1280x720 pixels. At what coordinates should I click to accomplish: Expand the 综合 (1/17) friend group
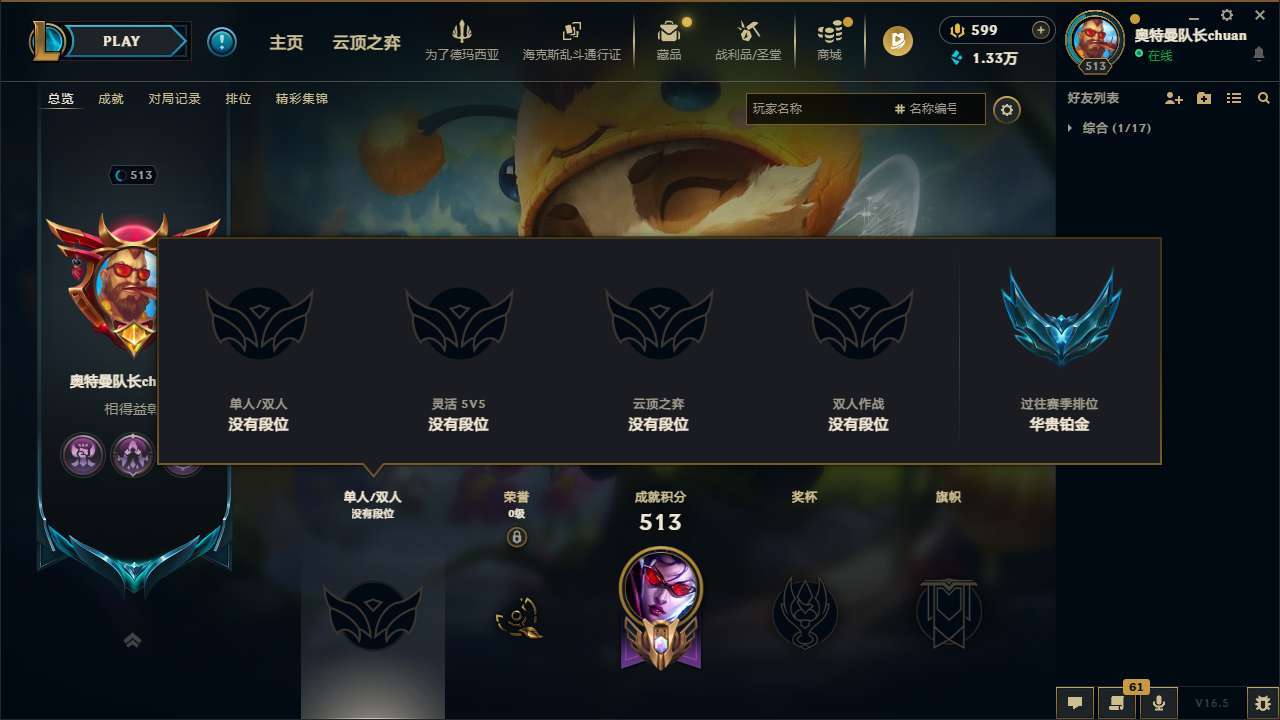pyautogui.click(x=1118, y=128)
